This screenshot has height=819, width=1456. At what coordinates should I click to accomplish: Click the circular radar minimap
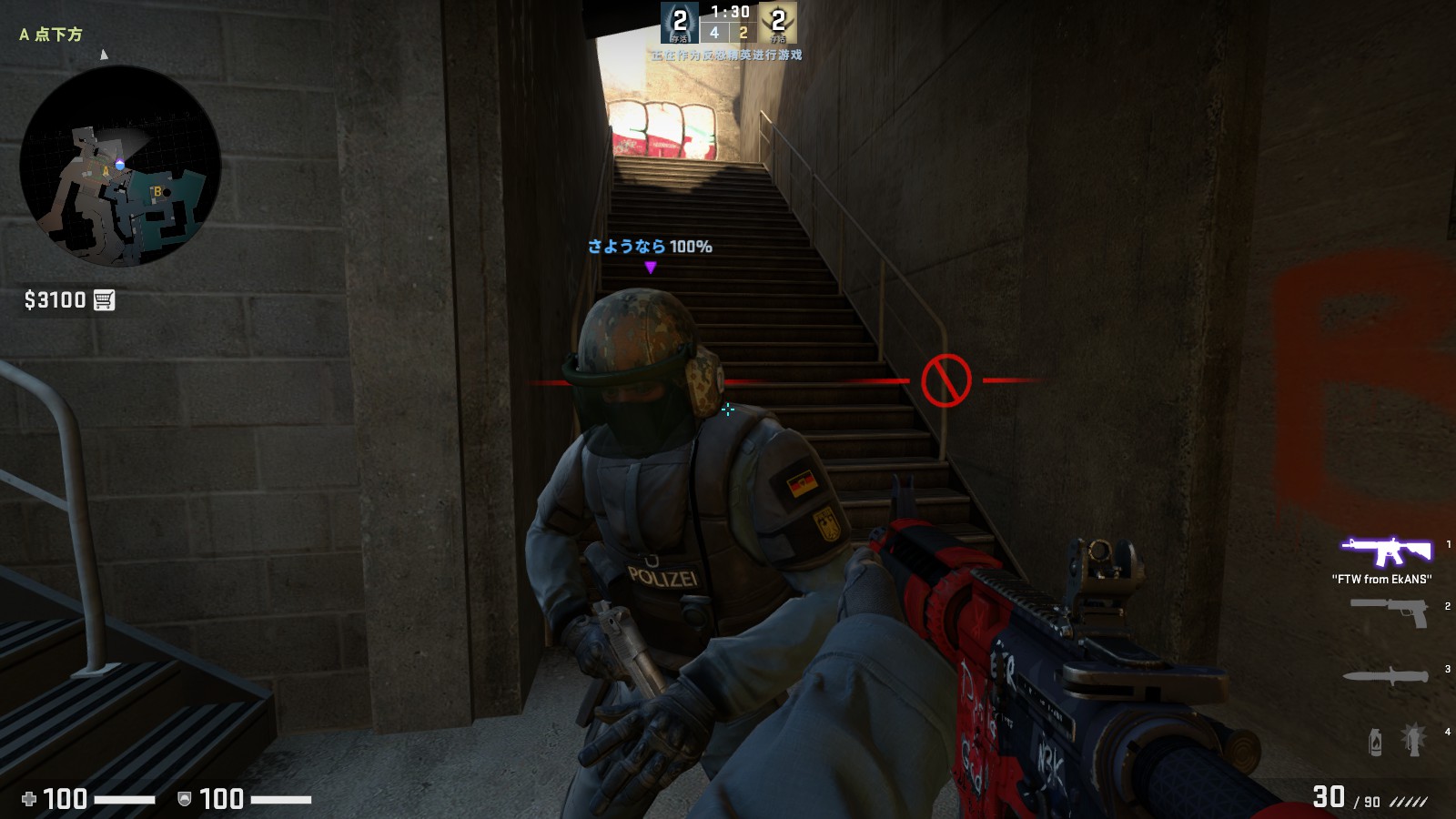(x=120, y=166)
